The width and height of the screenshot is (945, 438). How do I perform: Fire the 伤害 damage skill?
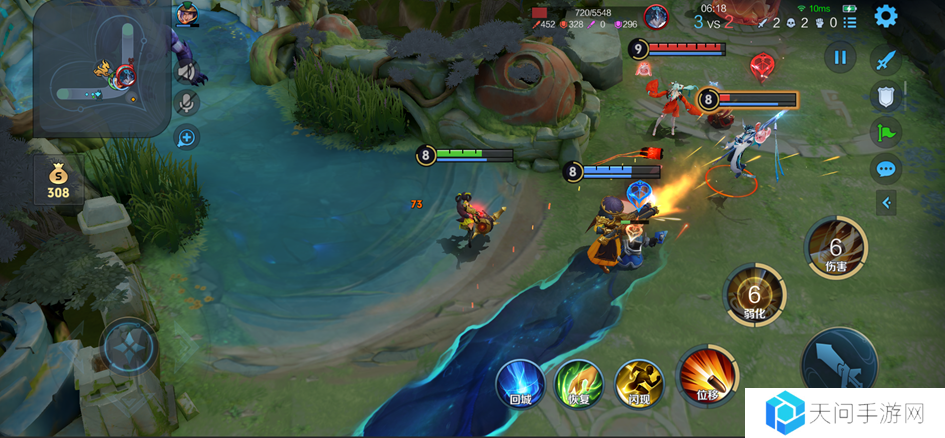pyautogui.click(x=836, y=245)
